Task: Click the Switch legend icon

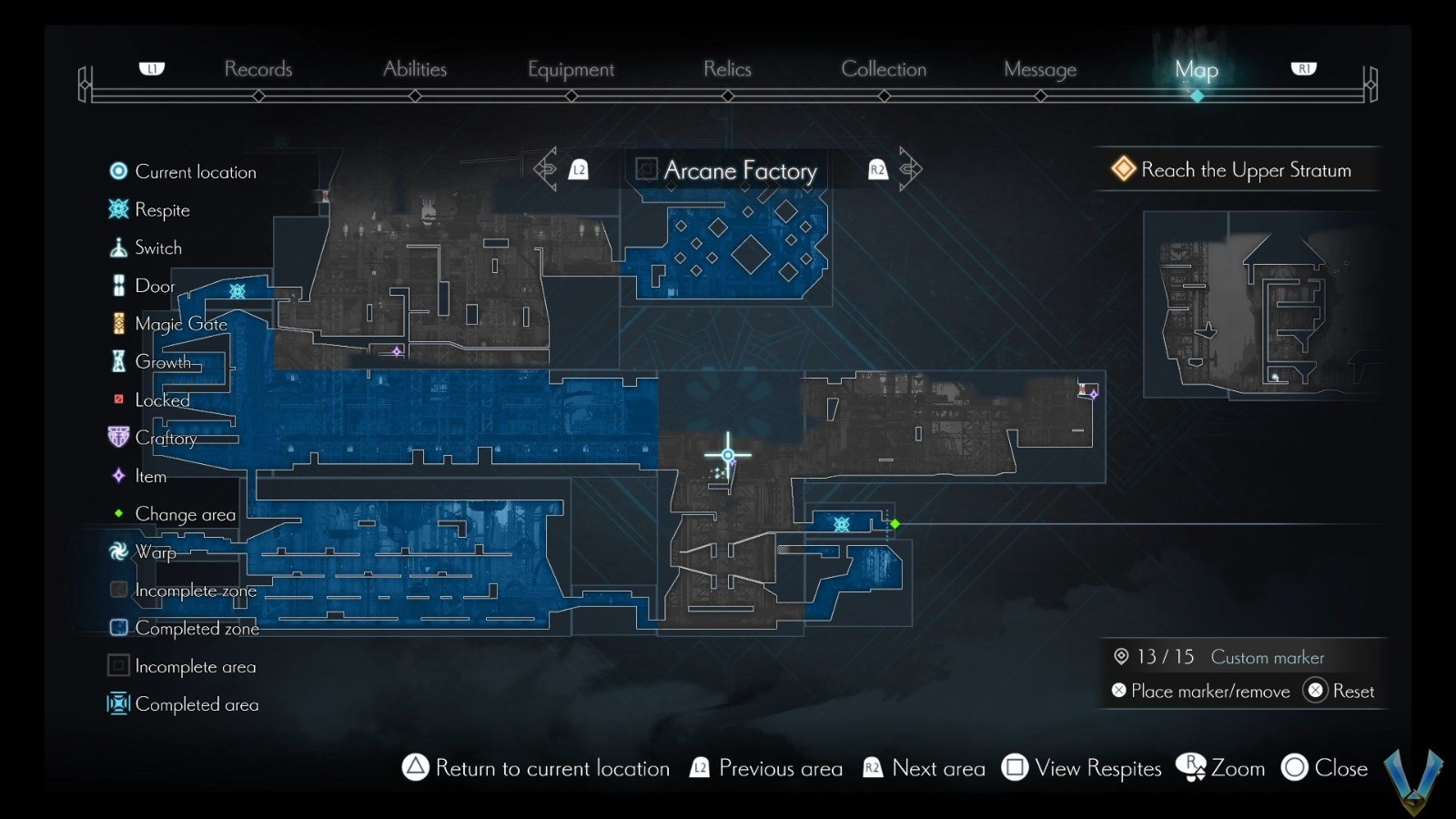Action: (117, 247)
